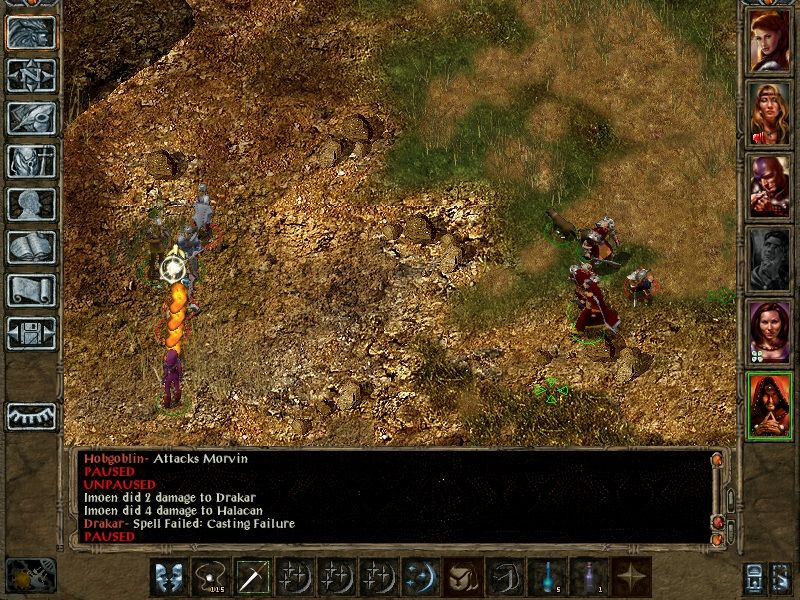Screen dimensions: 800x600
Task: Click the closed-eye rest button
Action: pyautogui.click(x=31, y=416)
